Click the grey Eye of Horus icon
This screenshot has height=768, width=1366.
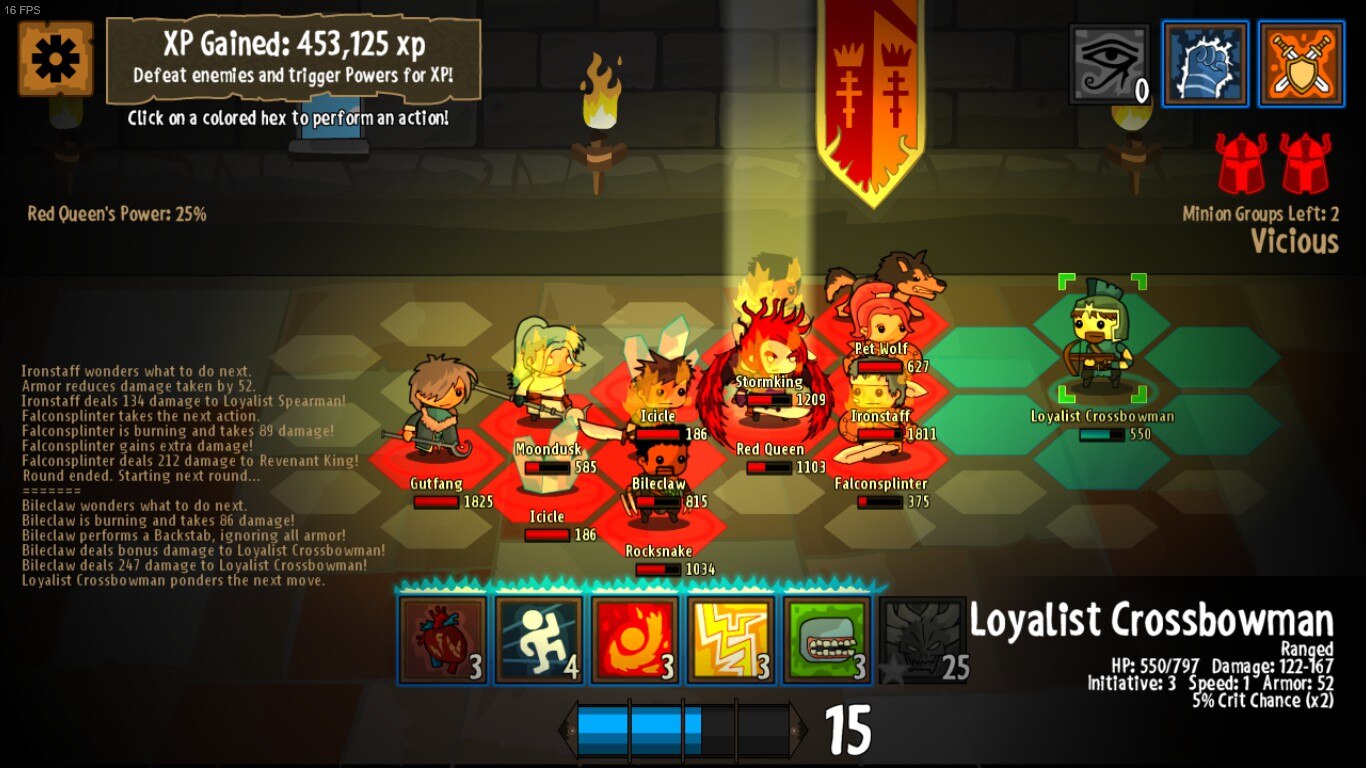point(1110,63)
